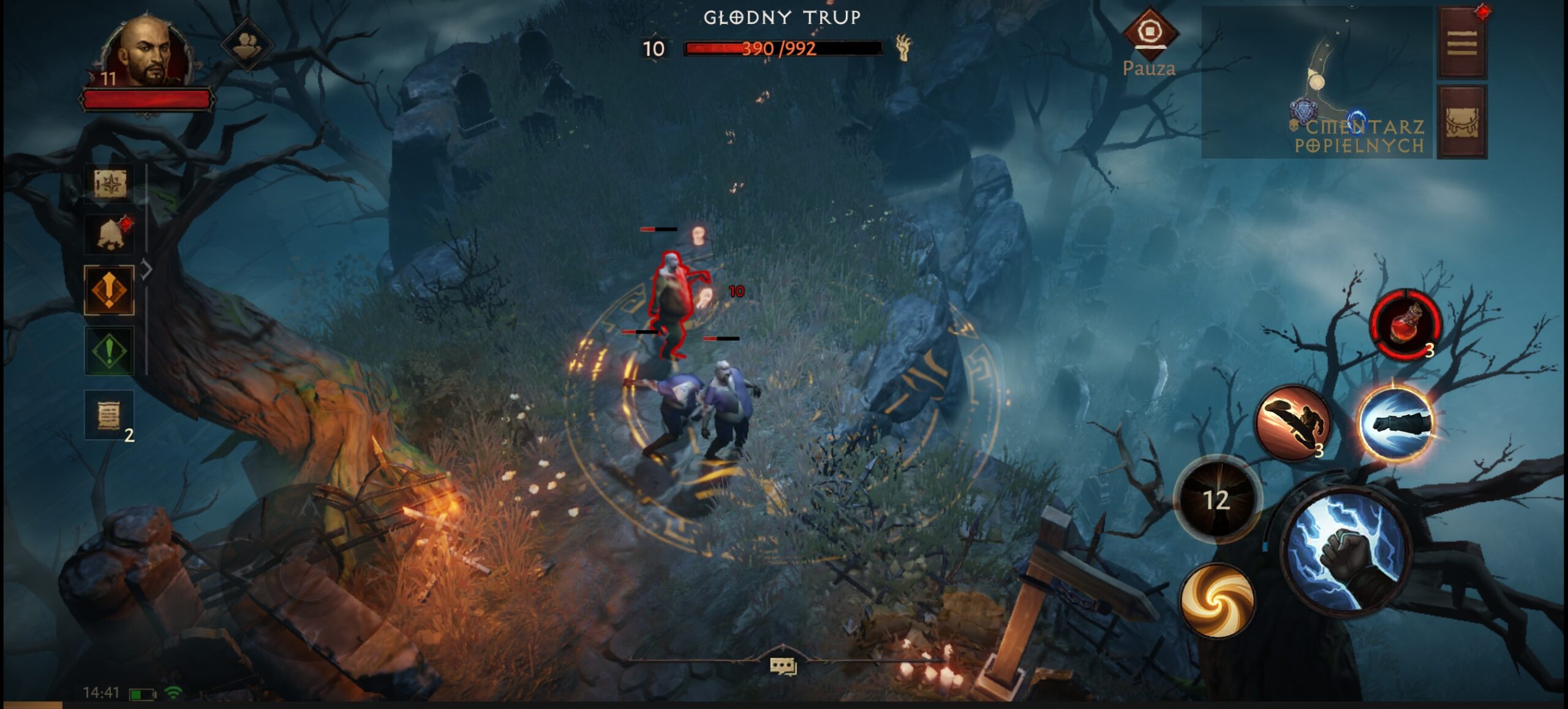The width and height of the screenshot is (1568, 709).
Task: Open the Cmentarz Popielnych minimap
Action: (x=1317, y=83)
